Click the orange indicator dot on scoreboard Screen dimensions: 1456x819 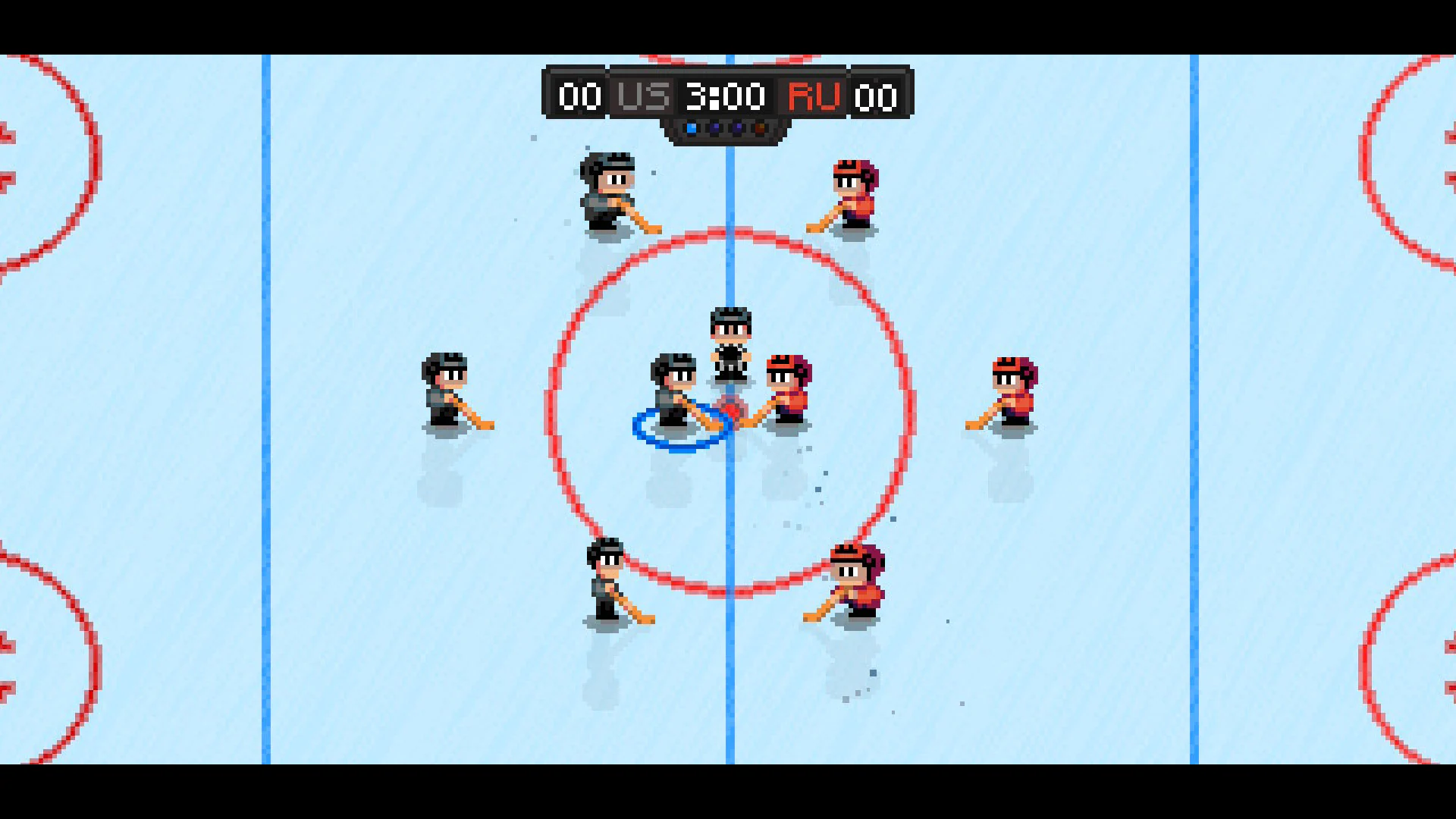759,127
